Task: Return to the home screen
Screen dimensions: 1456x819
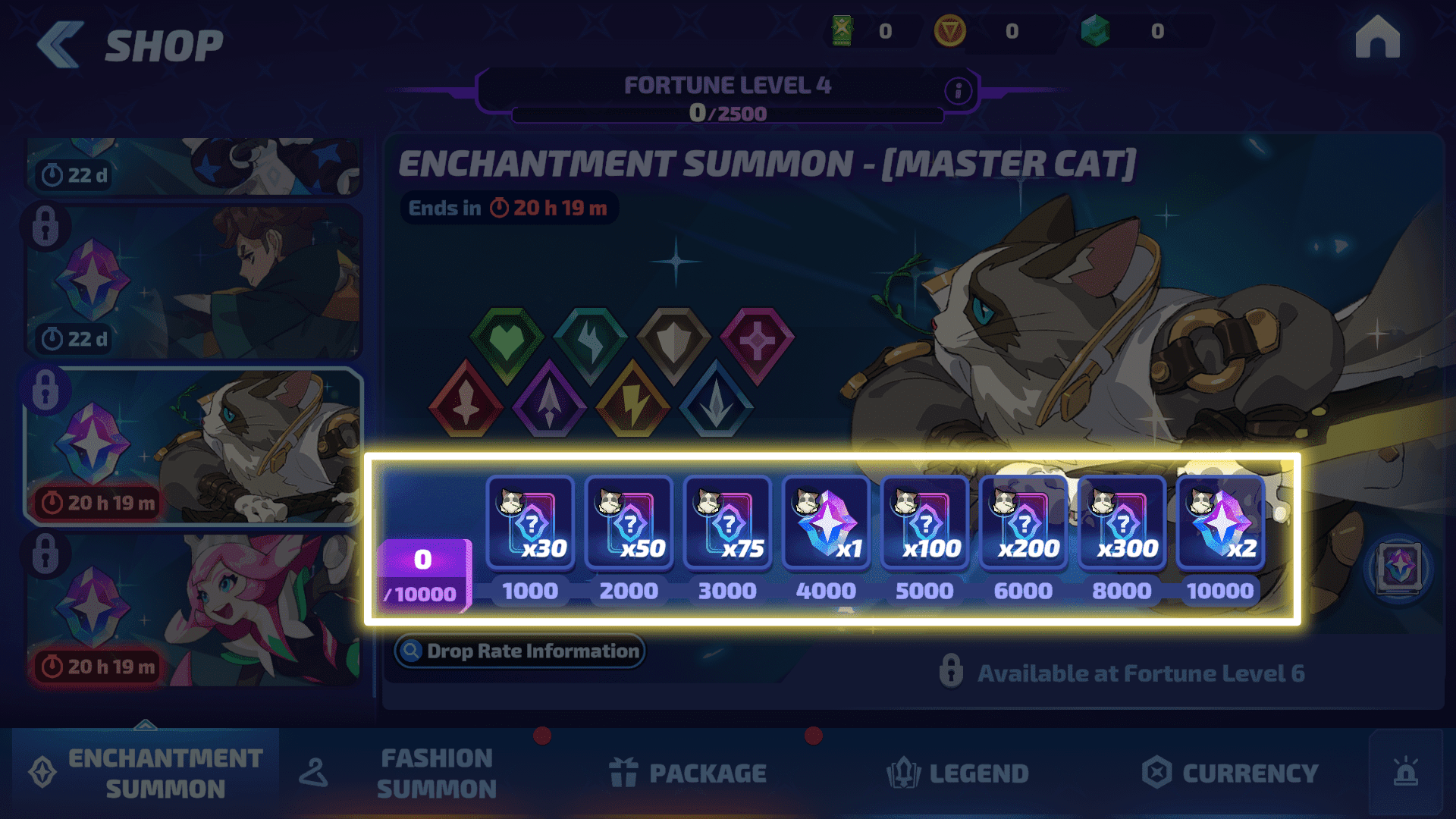Action: 1377,38
